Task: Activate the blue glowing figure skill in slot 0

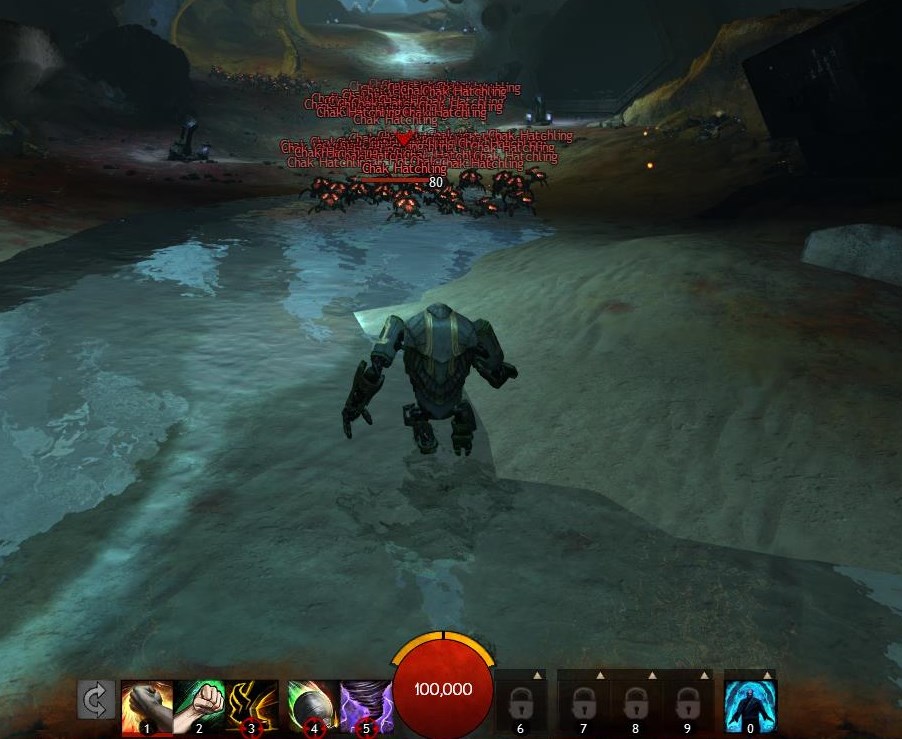Action: pyautogui.click(x=750, y=704)
